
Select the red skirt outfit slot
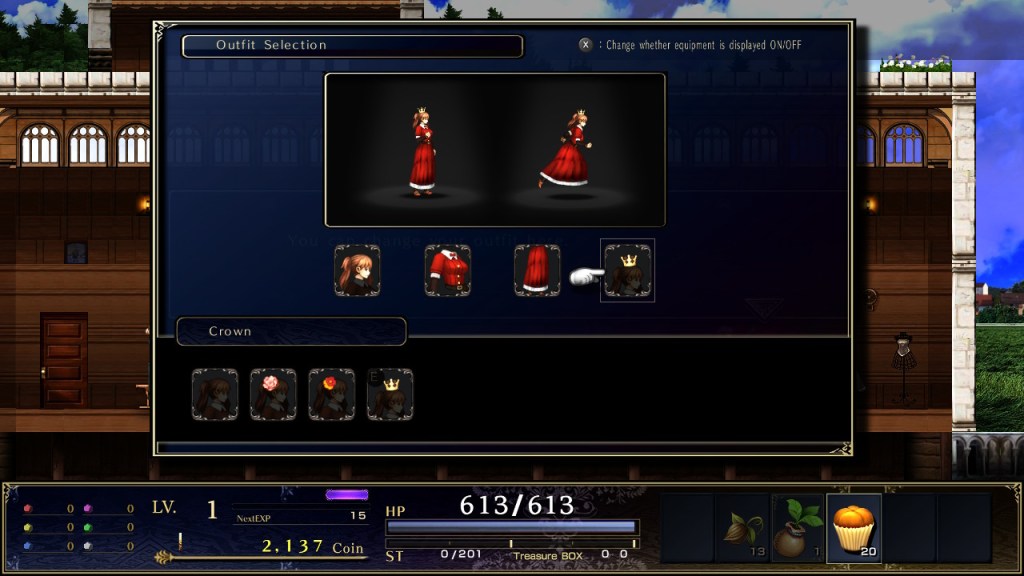click(537, 270)
